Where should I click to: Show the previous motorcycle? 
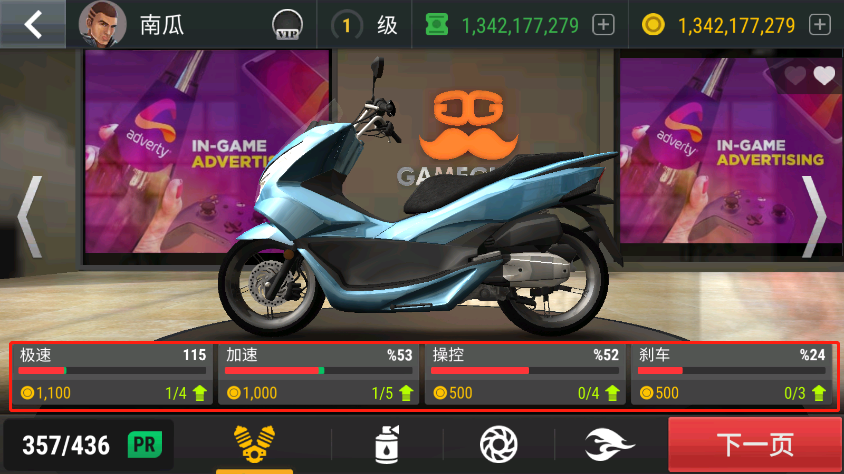pyautogui.click(x=29, y=216)
